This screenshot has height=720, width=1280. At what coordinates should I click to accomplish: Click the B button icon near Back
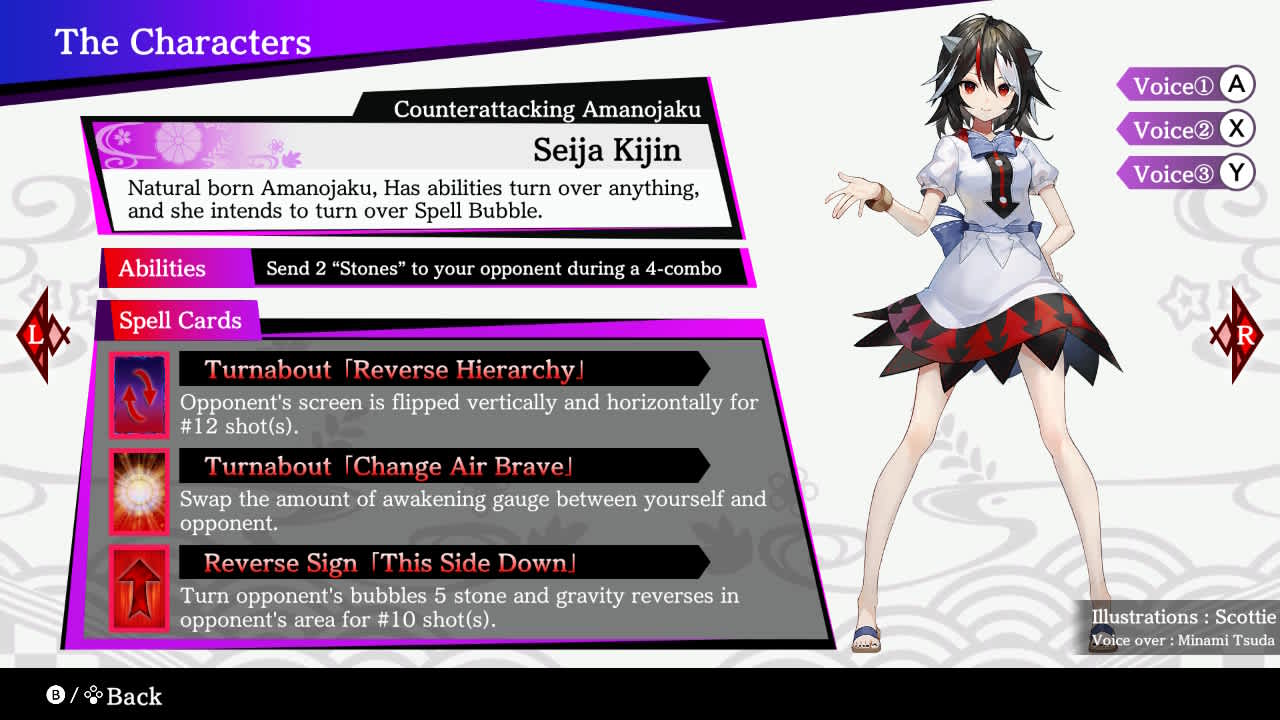pos(55,697)
